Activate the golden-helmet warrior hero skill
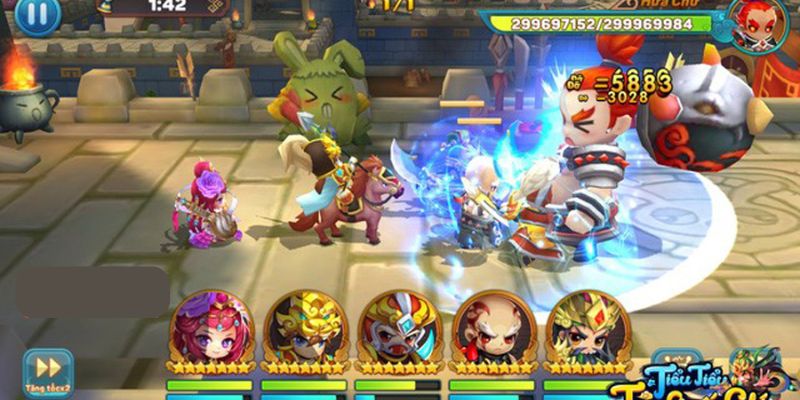The height and width of the screenshot is (400, 800). (x=304, y=329)
